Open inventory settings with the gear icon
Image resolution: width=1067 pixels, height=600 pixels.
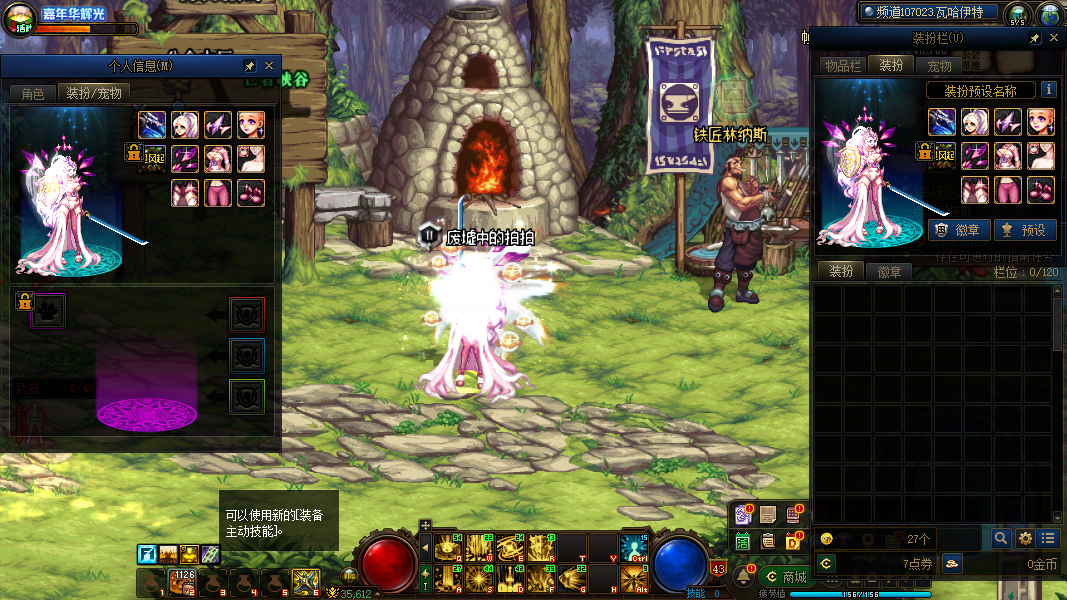pyautogui.click(x=1025, y=538)
